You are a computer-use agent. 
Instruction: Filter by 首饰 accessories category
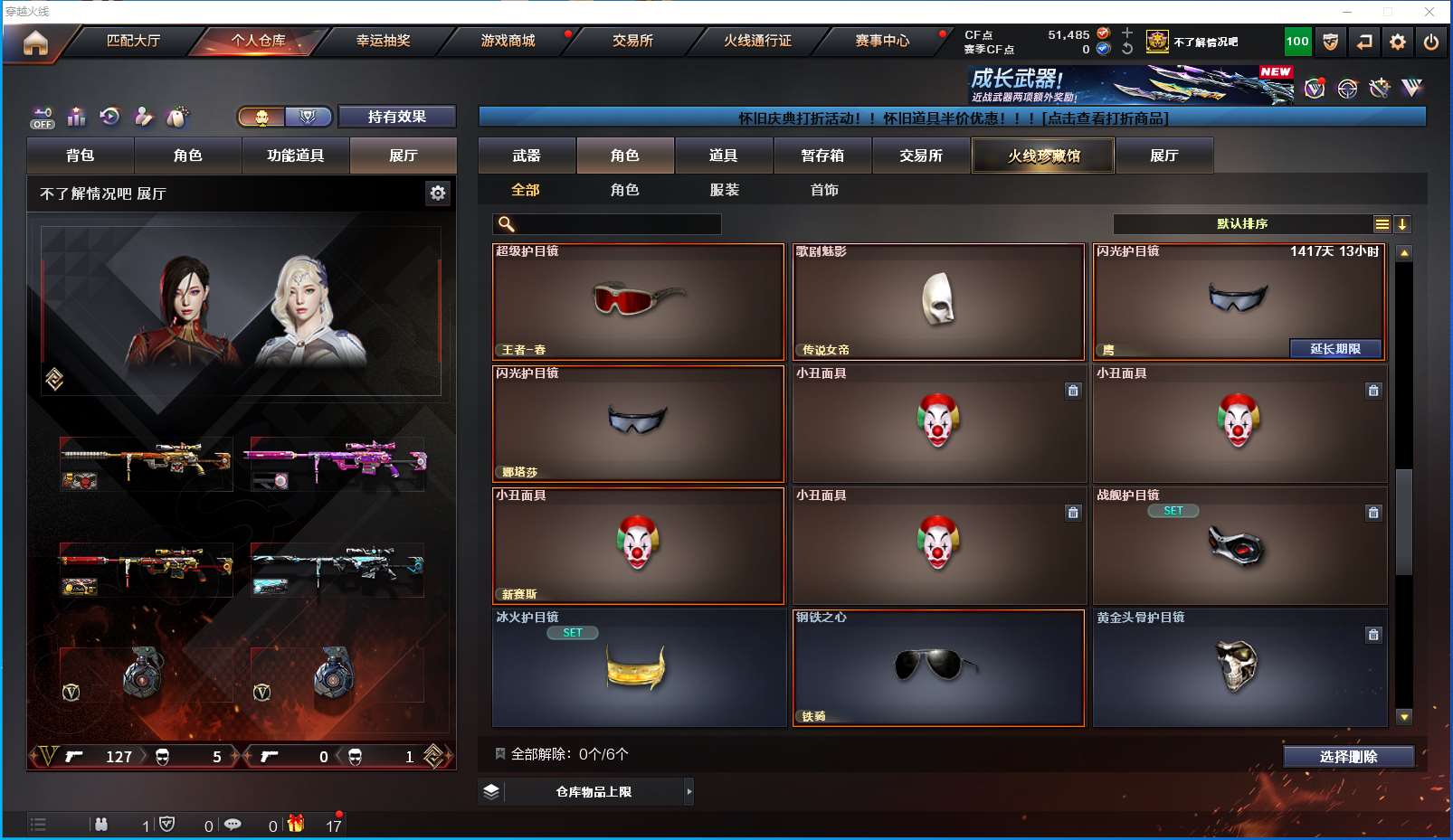coord(824,190)
